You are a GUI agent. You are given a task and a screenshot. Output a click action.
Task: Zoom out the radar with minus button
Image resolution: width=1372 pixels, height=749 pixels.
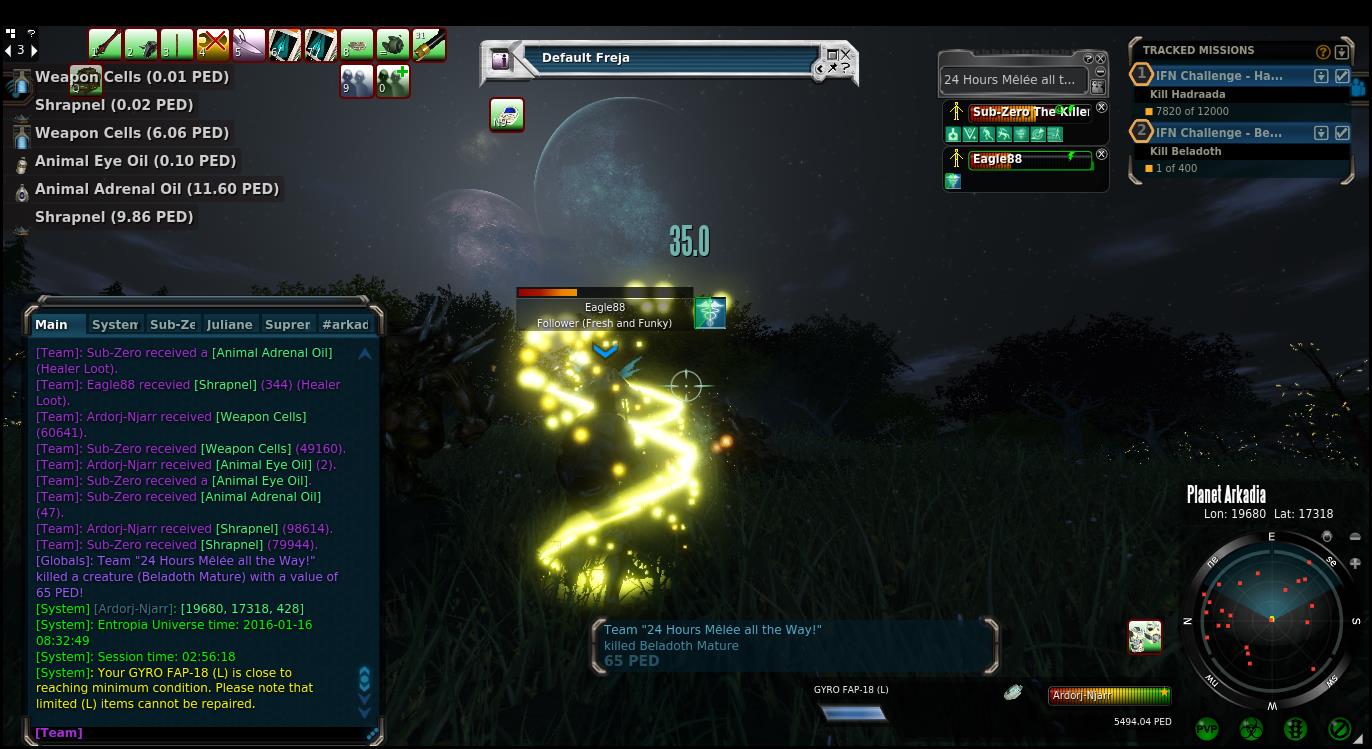(x=1355, y=537)
